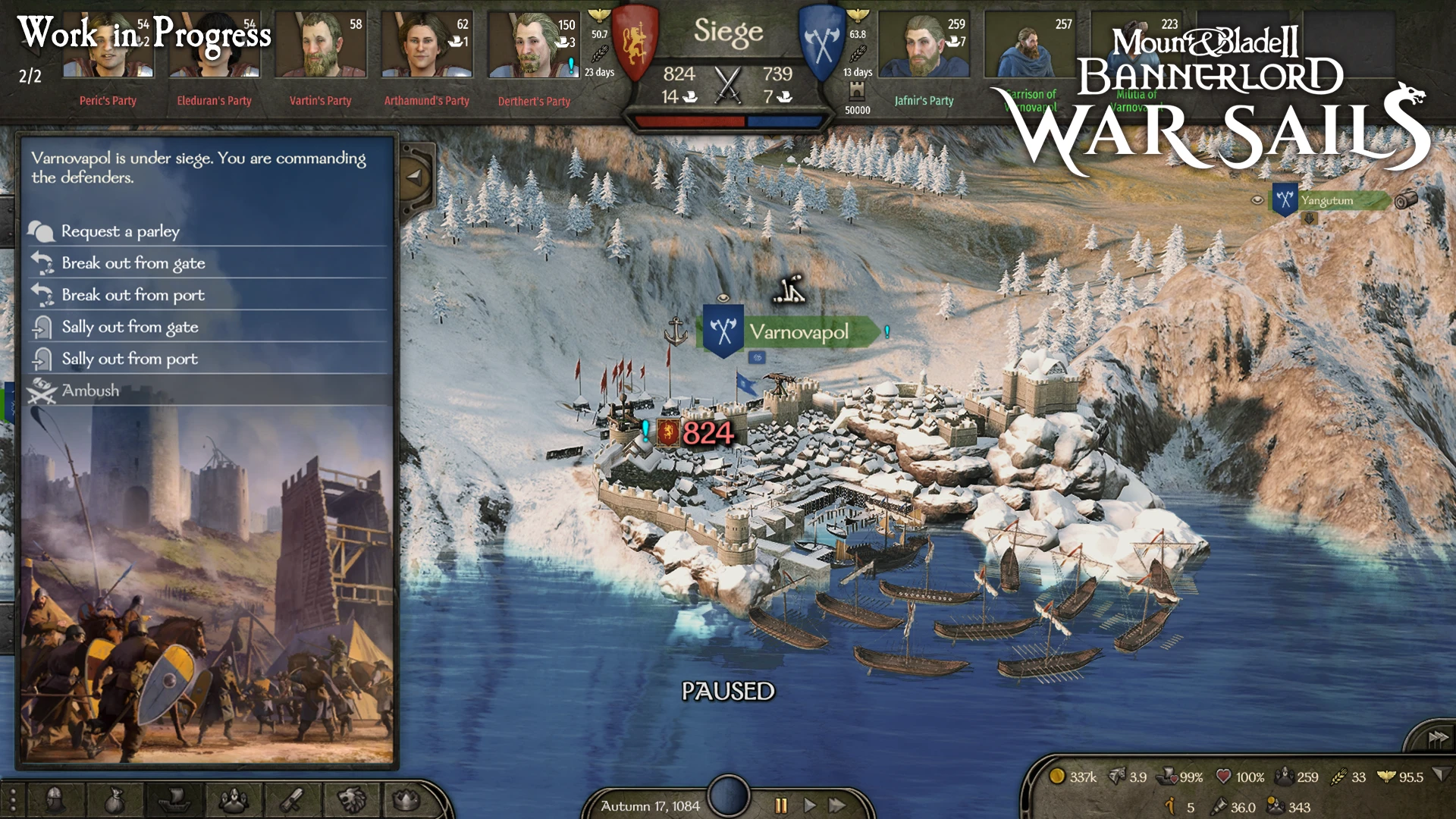Open the Kingdom screen via crown icon
Viewport: 1456px width, 819px height.
click(408, 801)
